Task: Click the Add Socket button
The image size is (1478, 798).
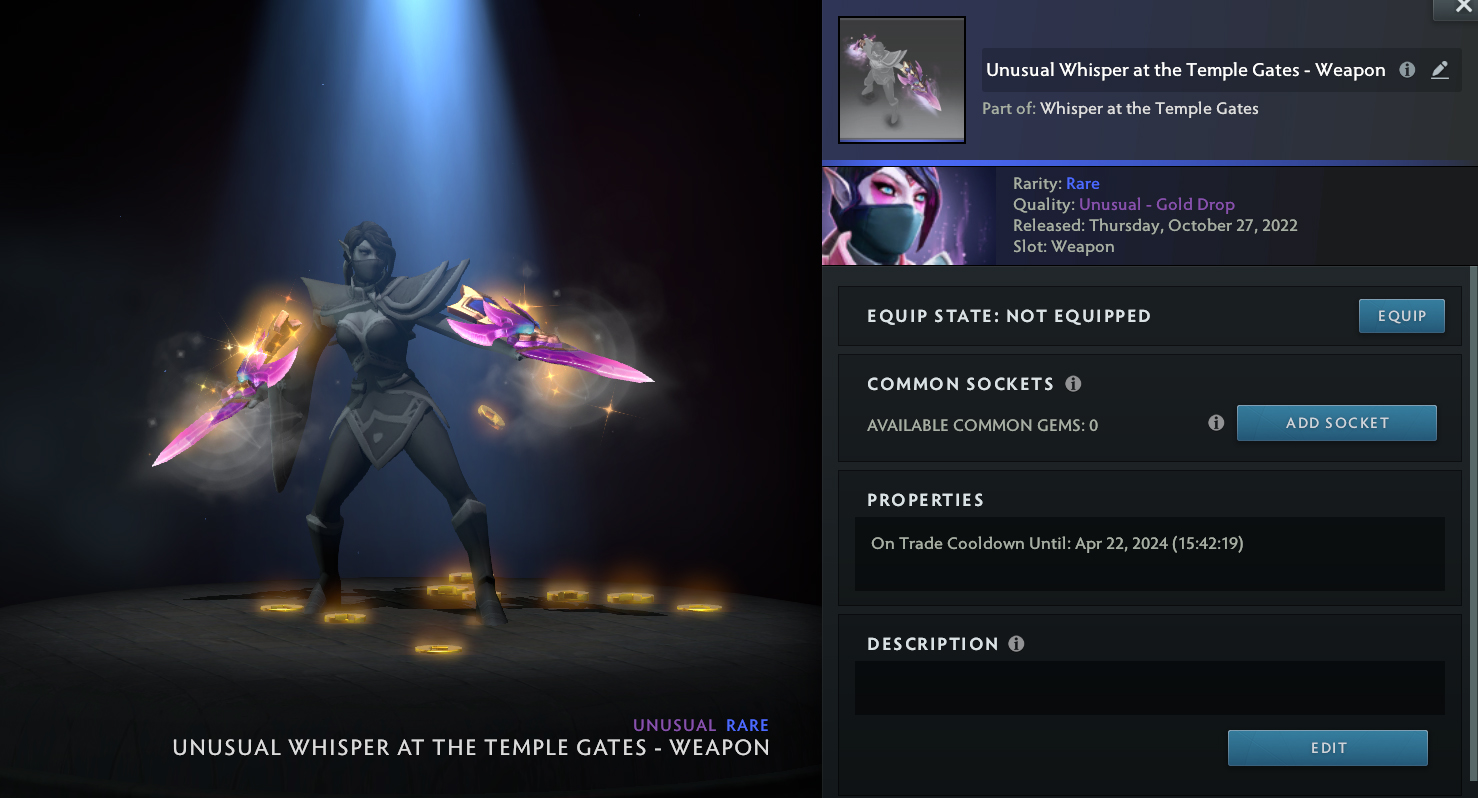Action: click(1336, 423)
